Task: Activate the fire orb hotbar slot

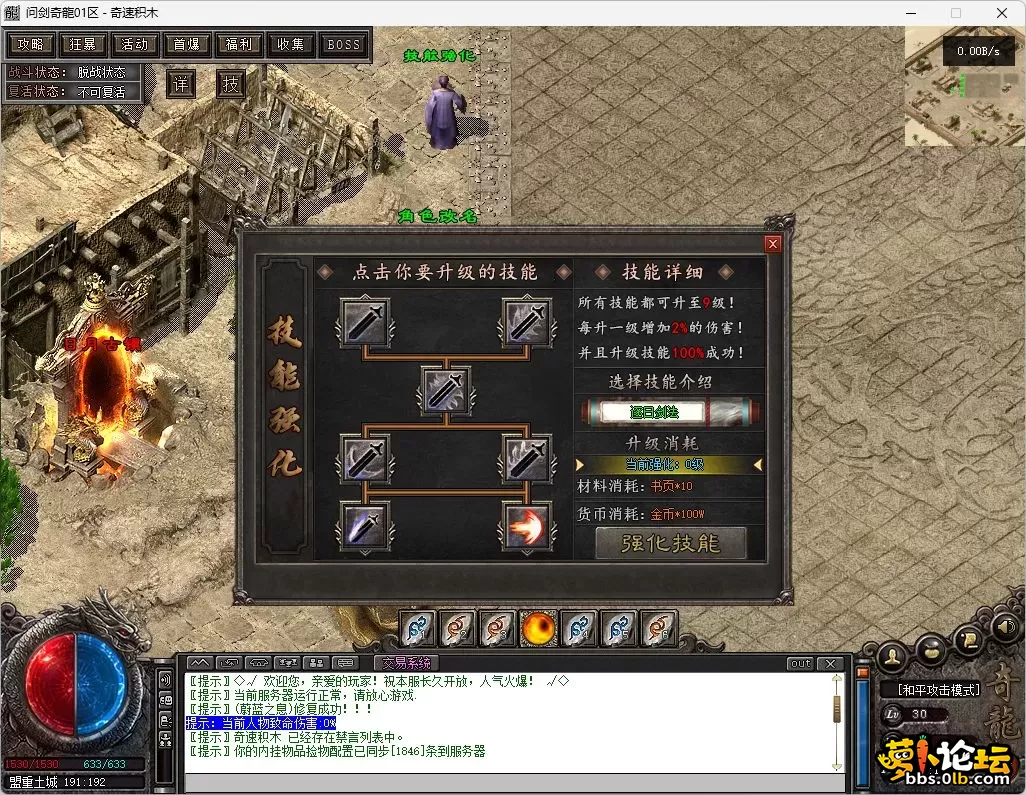Action: coord(539,628)
